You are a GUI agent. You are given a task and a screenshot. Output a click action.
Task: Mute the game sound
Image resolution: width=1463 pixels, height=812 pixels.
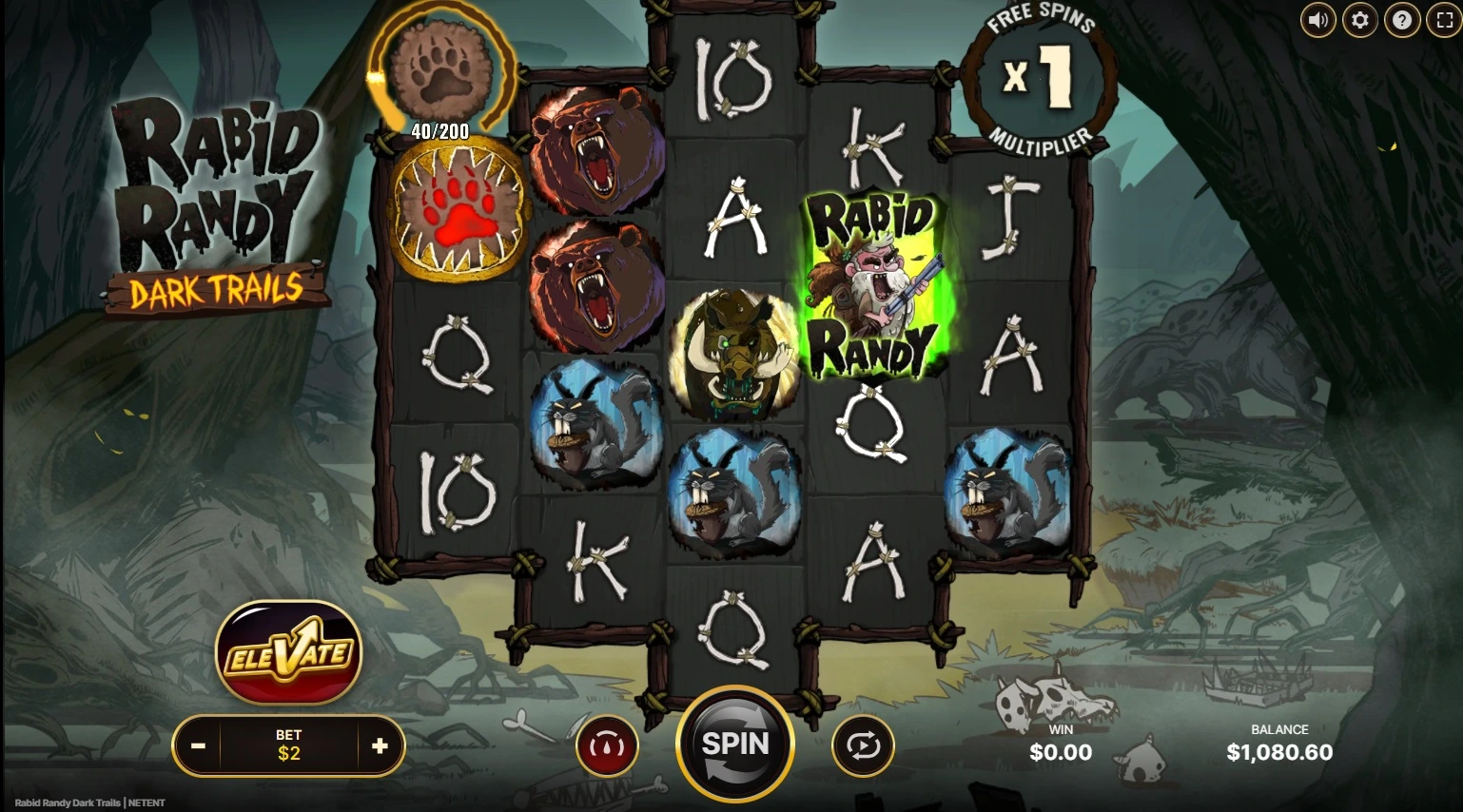(1317, 20)
